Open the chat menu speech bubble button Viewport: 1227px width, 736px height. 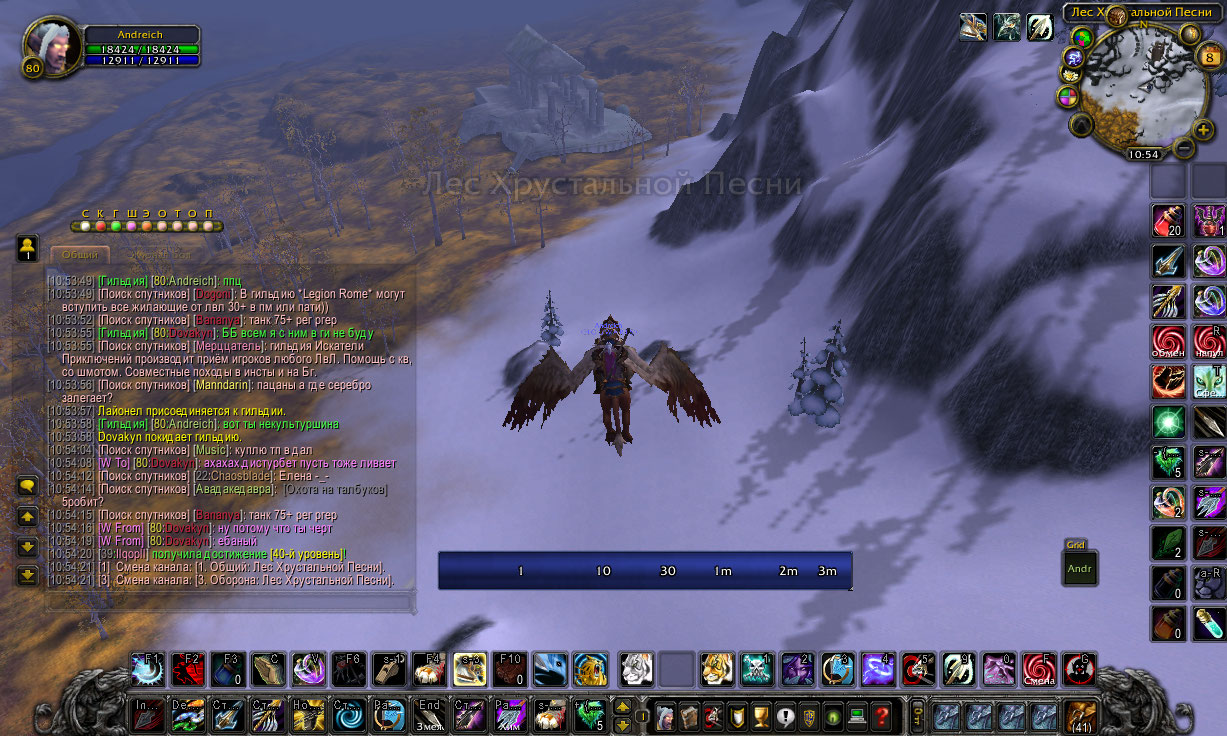pos(28,486)
